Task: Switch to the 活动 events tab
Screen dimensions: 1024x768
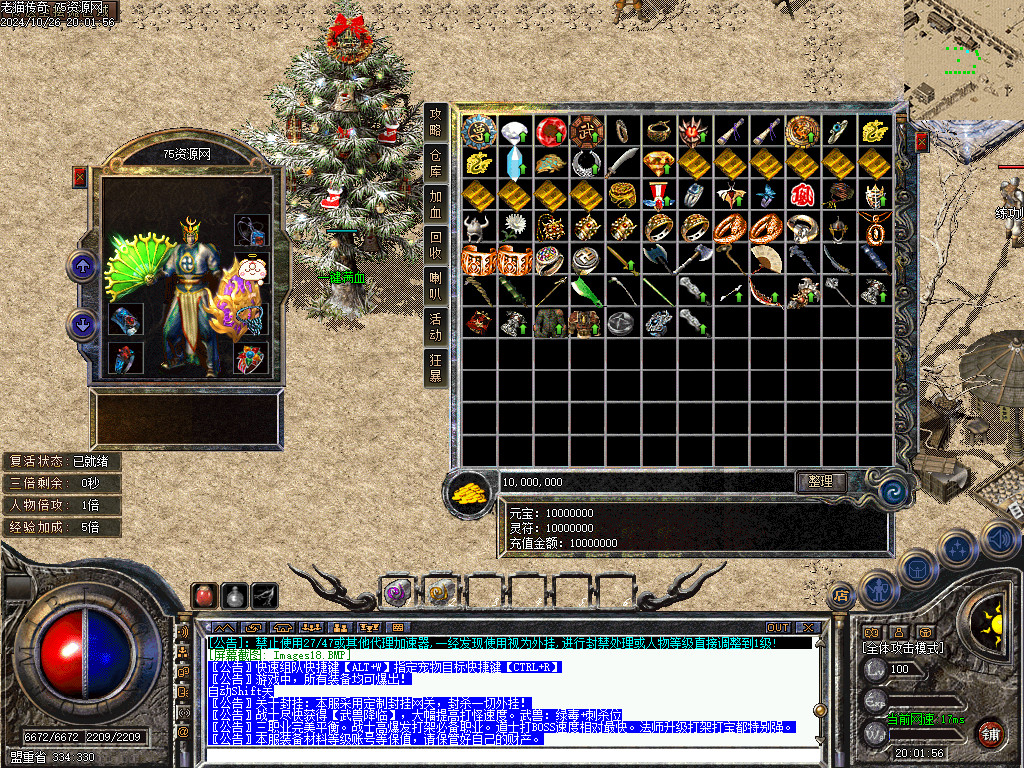Action: [x=435, y=327]
